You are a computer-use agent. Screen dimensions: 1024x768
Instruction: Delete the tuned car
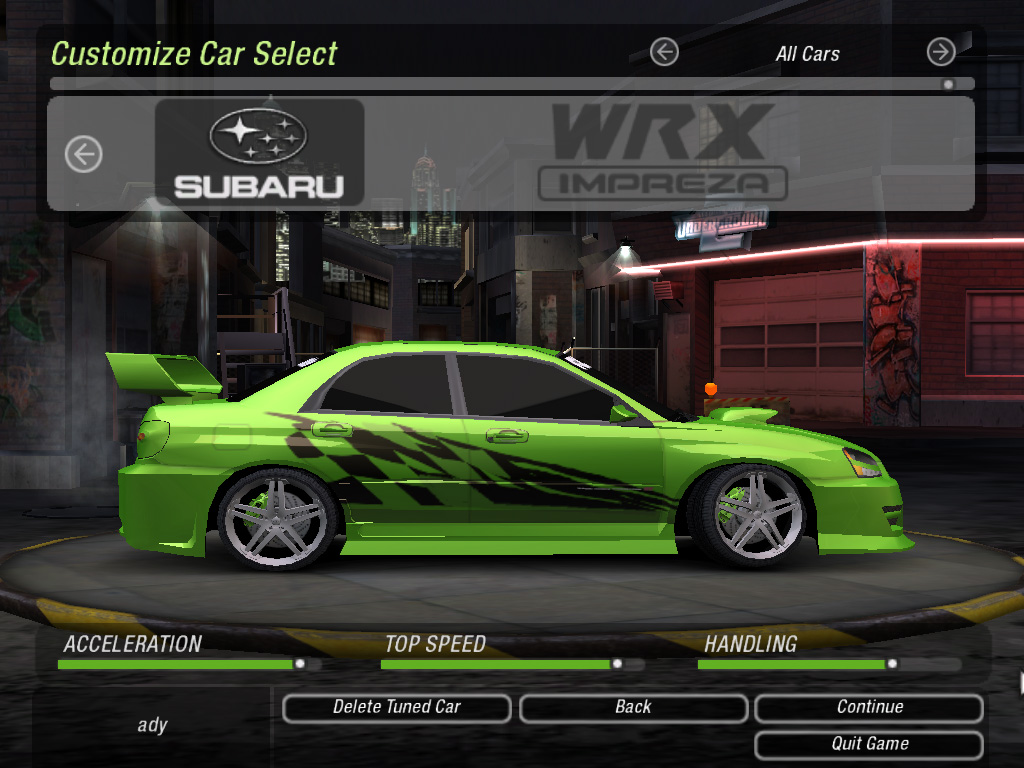pos(396,708)
